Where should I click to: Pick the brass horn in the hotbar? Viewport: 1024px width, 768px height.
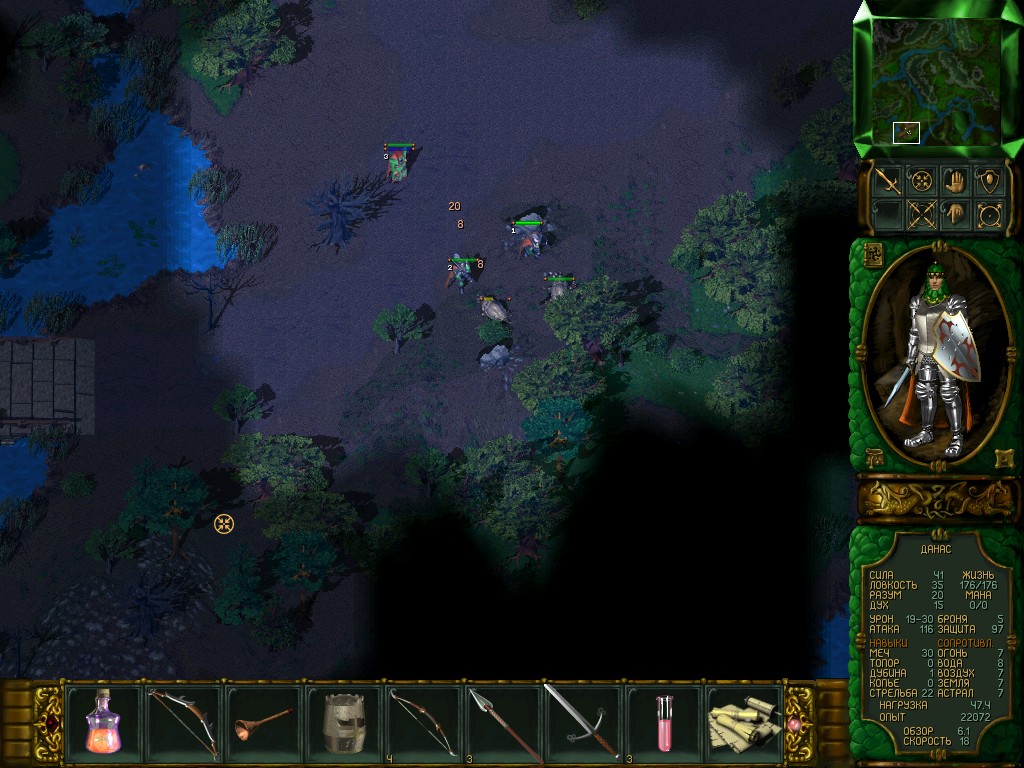tap(263, 720)
